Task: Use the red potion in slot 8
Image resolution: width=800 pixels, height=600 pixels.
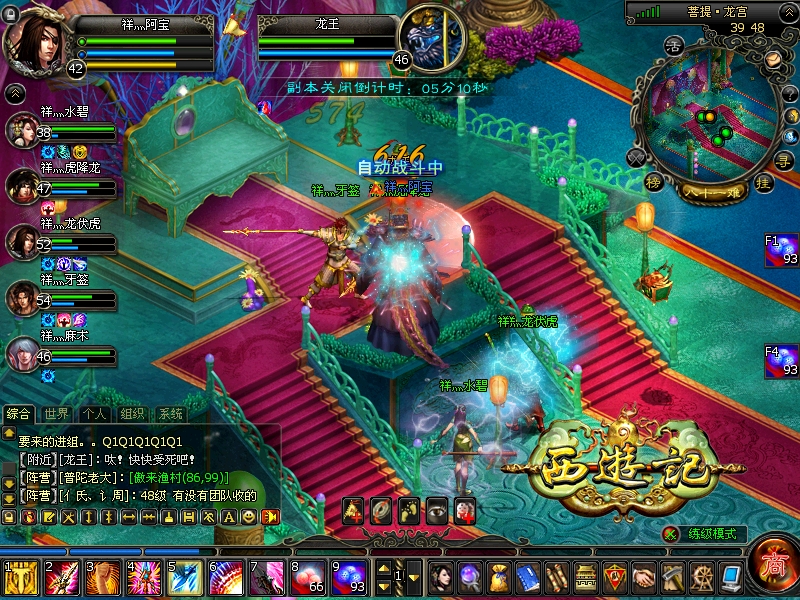Action: point(307,578)
